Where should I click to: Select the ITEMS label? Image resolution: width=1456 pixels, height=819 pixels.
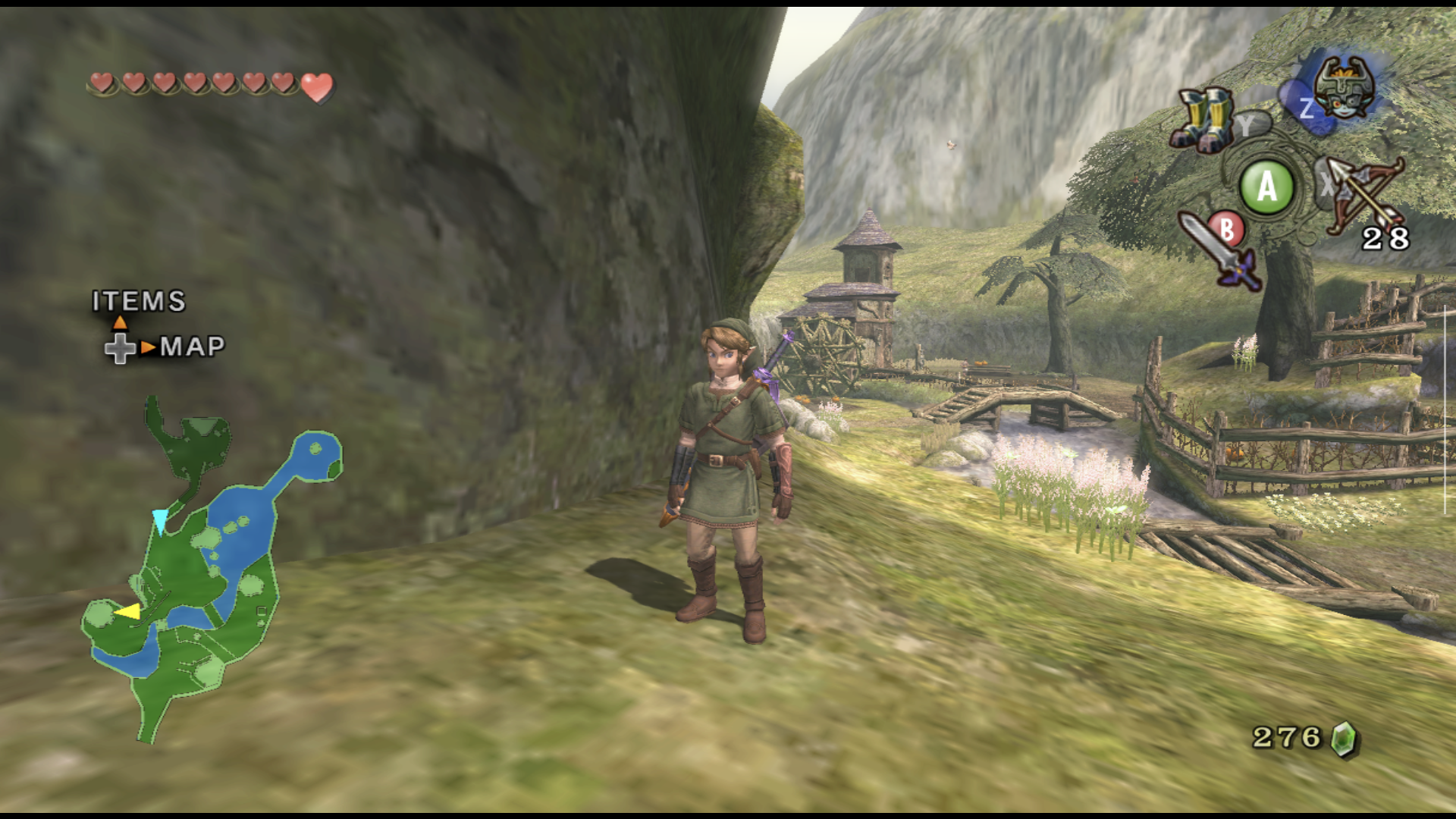click(x=136, y=301)
